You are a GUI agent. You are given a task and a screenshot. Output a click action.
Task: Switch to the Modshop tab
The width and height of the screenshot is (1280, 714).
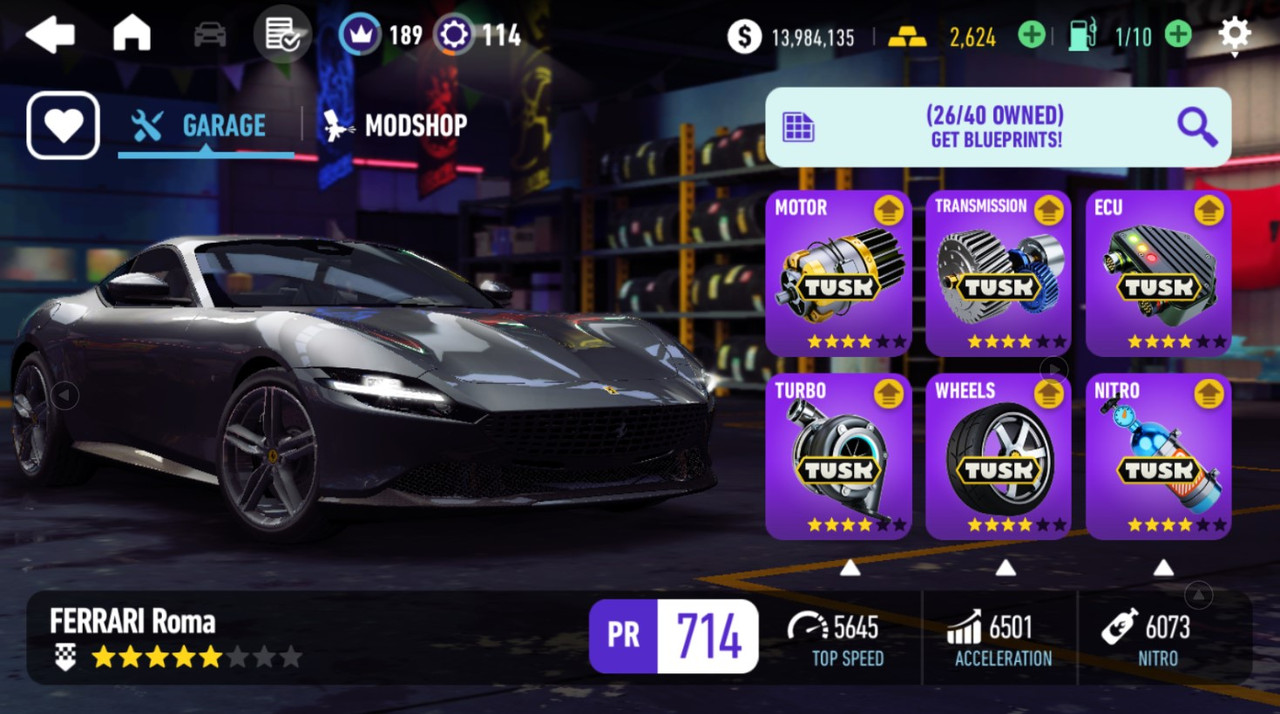coord(395,126)
